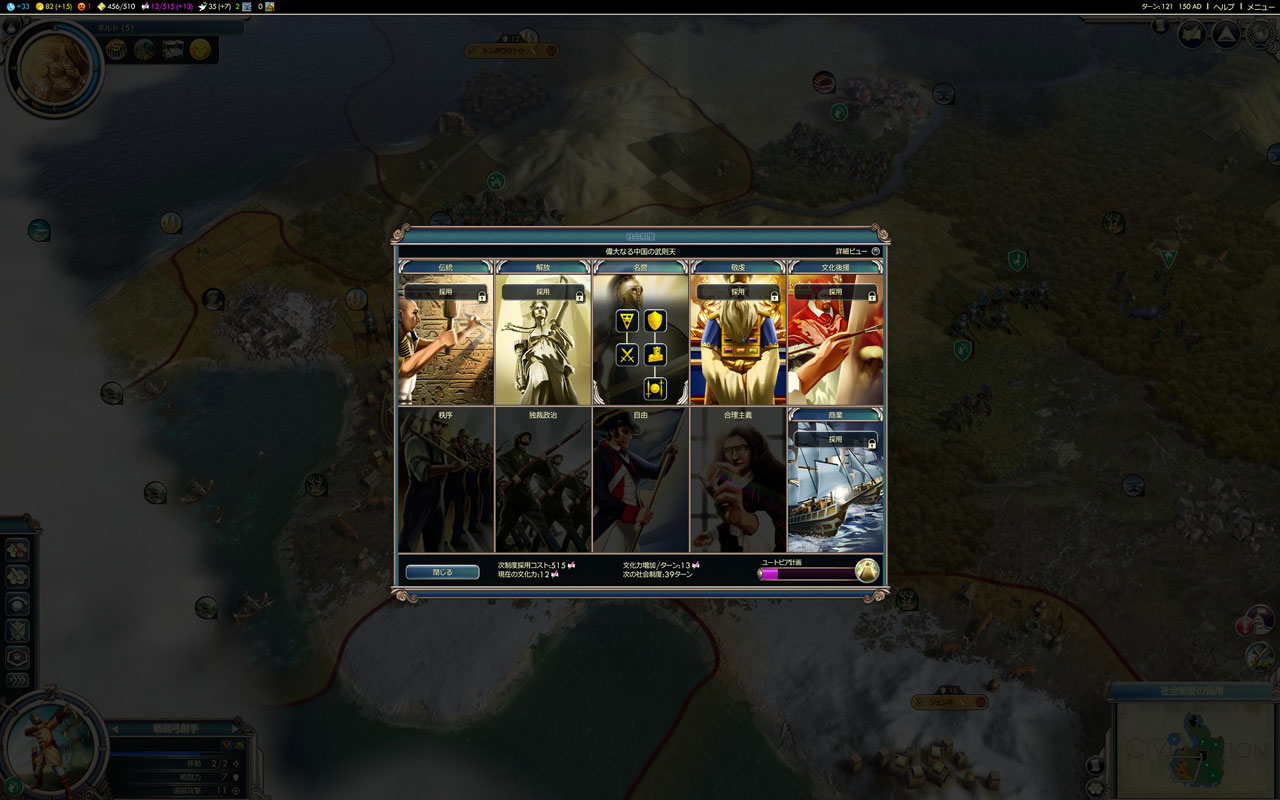Select the castle tower Honor policy icon

(655, 354)
